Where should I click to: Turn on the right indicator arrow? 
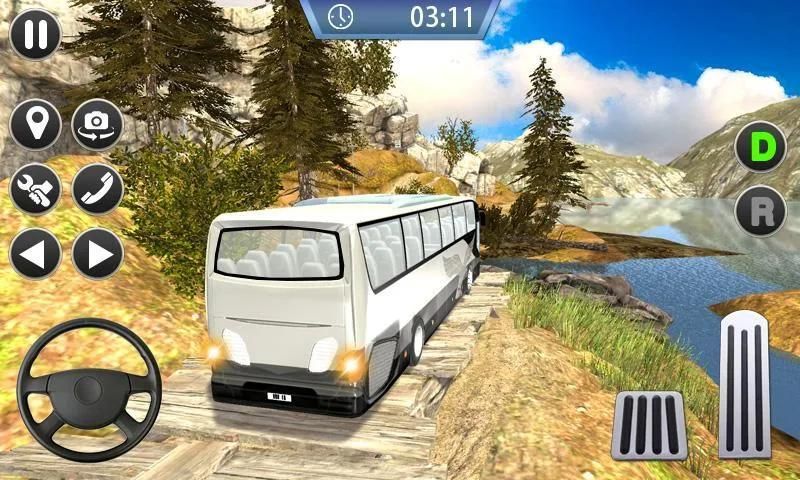click(x=97, y=253)
